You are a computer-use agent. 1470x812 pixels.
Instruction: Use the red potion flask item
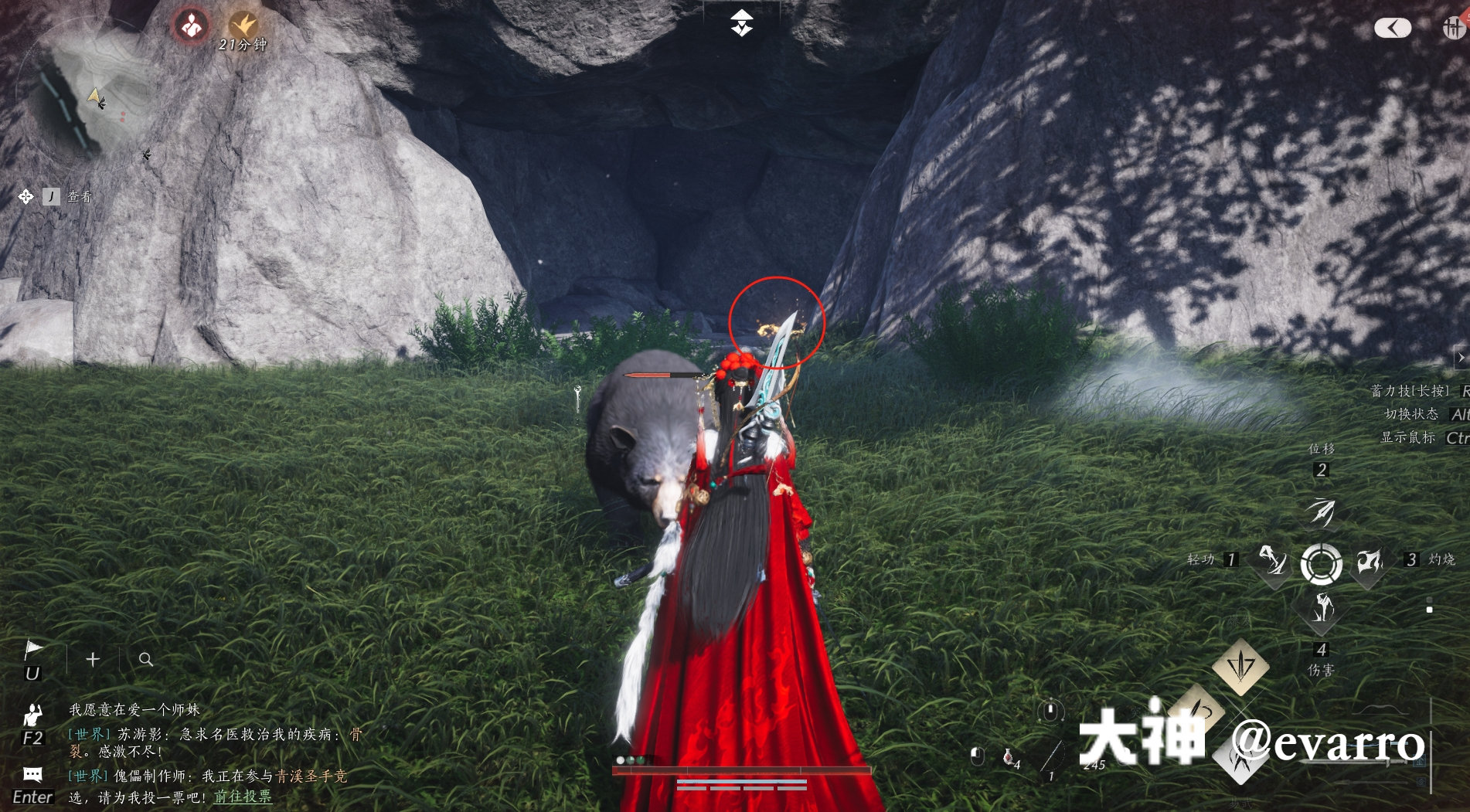(1009, 756)
